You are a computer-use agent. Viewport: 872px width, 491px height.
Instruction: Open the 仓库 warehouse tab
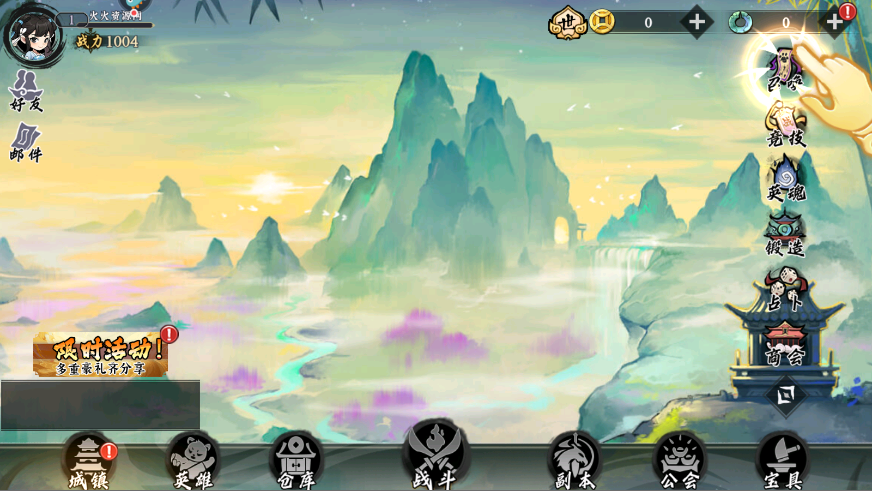click(x=297, y=462)
